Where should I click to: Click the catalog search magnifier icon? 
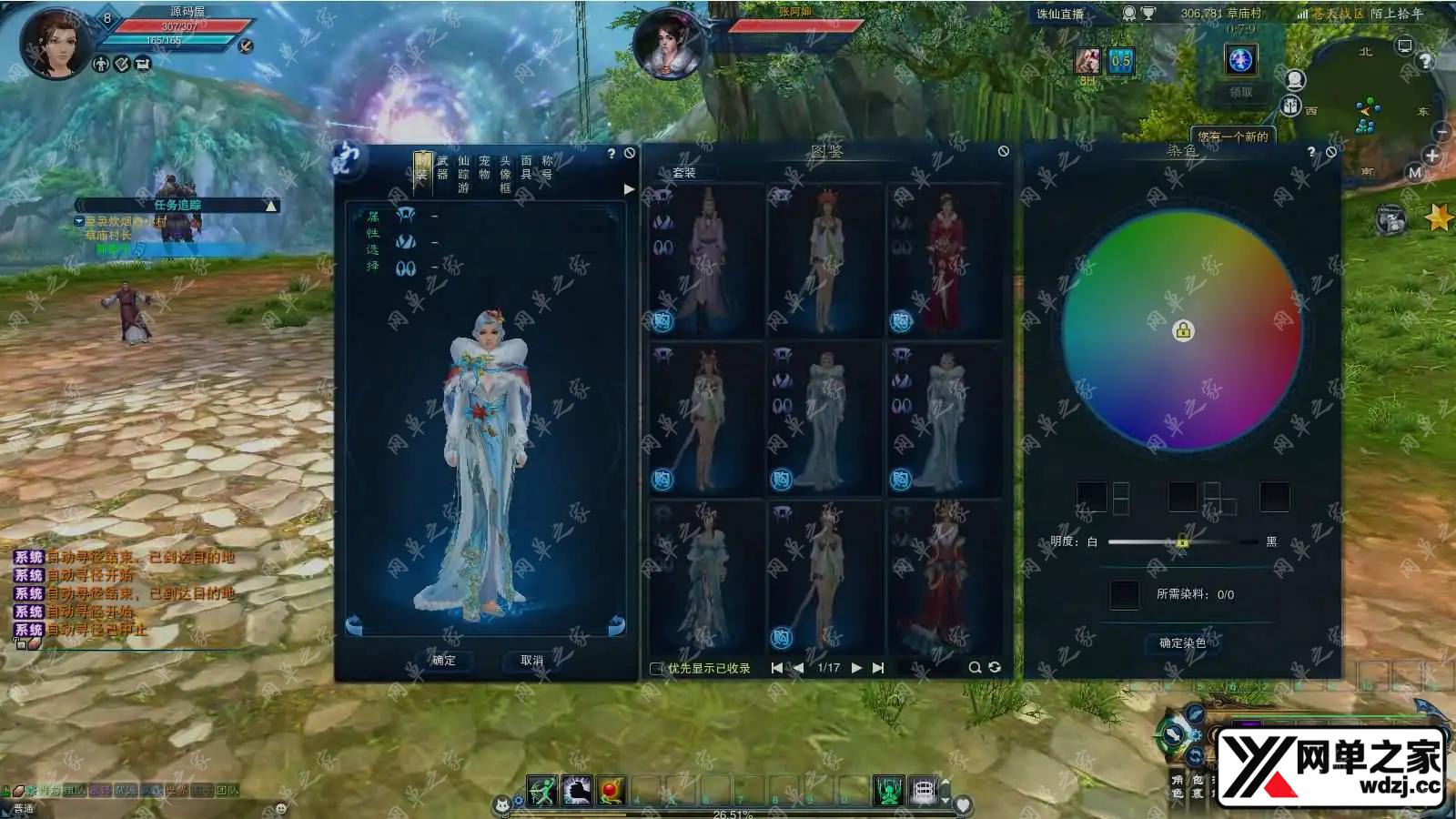coord(975,668)
